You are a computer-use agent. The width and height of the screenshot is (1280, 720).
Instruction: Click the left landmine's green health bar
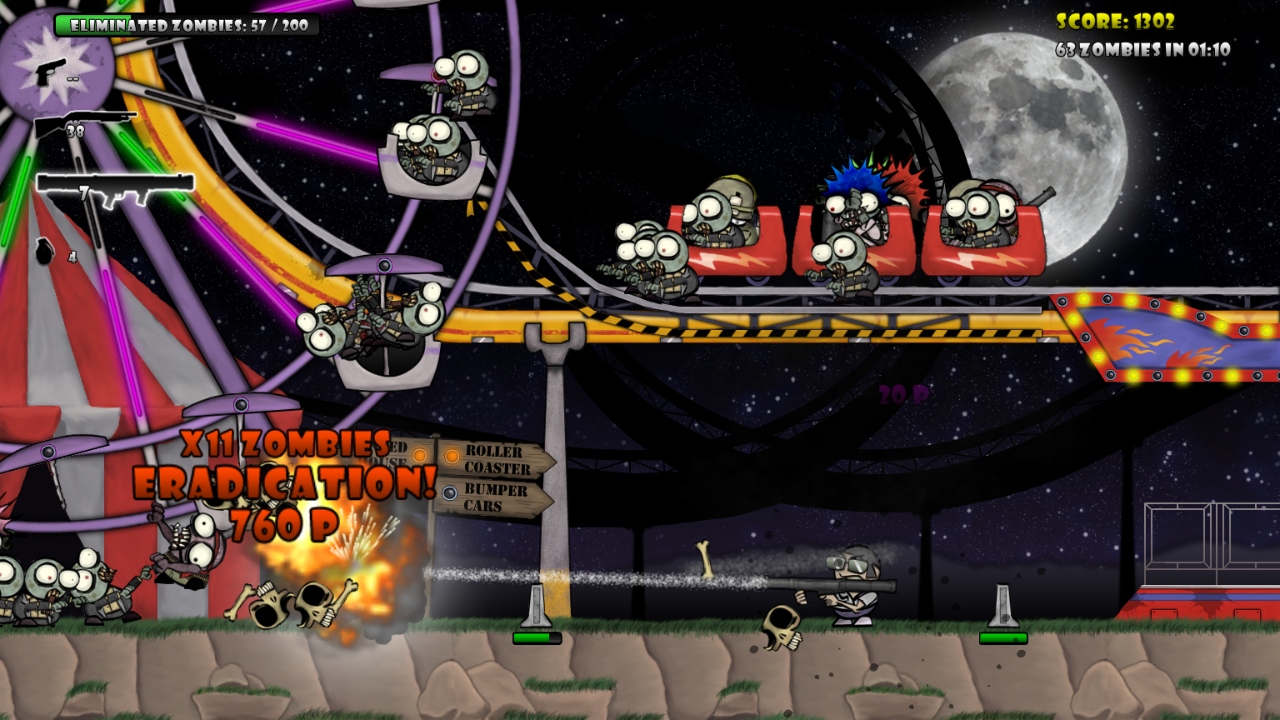click(538, 639)
